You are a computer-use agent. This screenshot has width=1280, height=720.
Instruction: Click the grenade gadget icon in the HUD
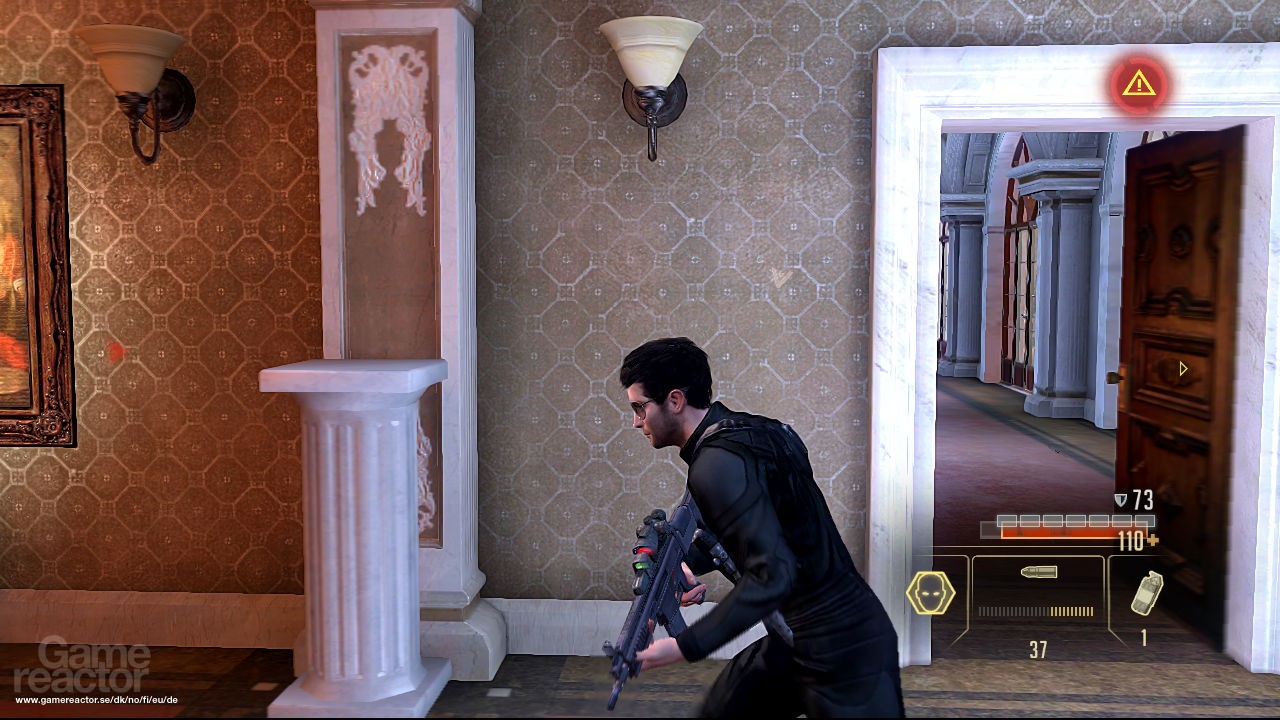tap(1146, 592)
